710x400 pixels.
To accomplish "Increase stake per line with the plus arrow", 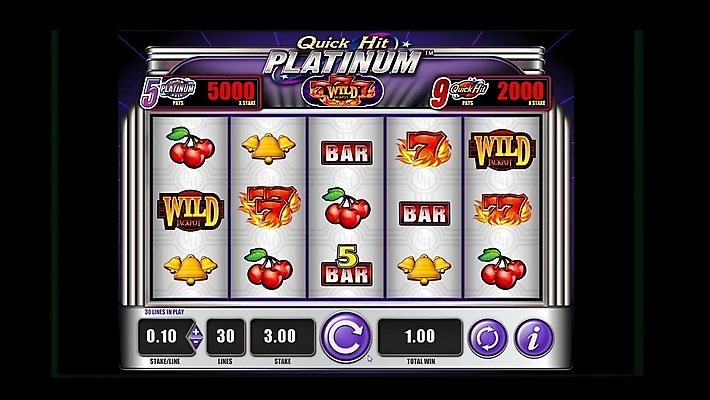I will coord(195,331).
